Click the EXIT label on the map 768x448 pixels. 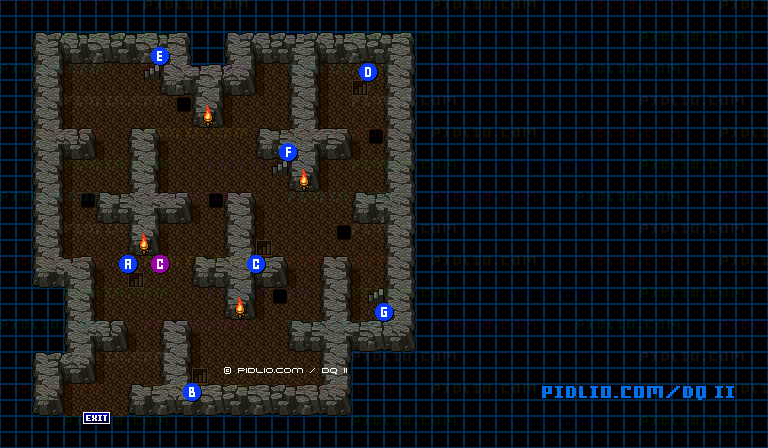point(96,418)
